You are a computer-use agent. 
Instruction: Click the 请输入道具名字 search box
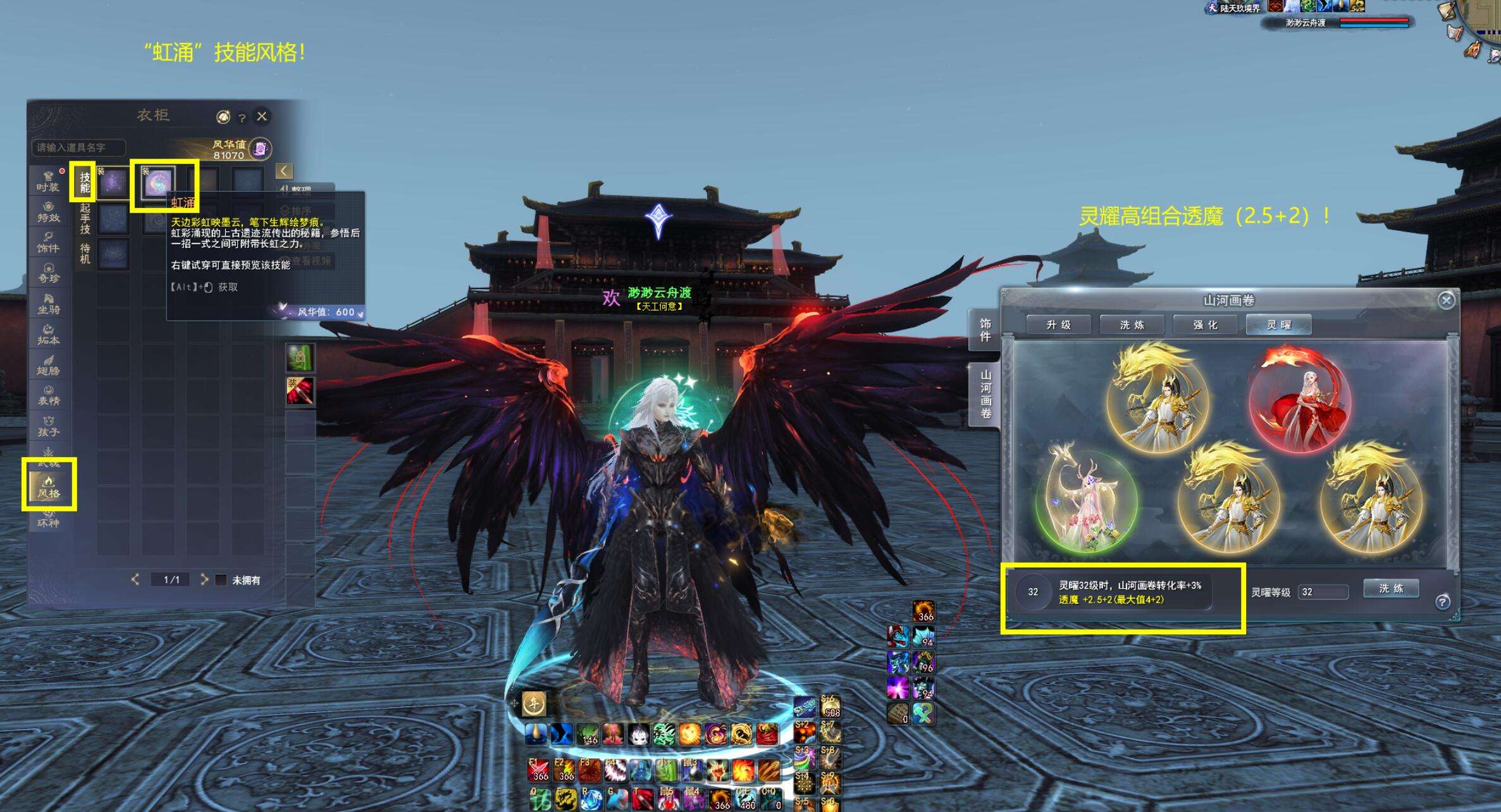coord(78,147)
